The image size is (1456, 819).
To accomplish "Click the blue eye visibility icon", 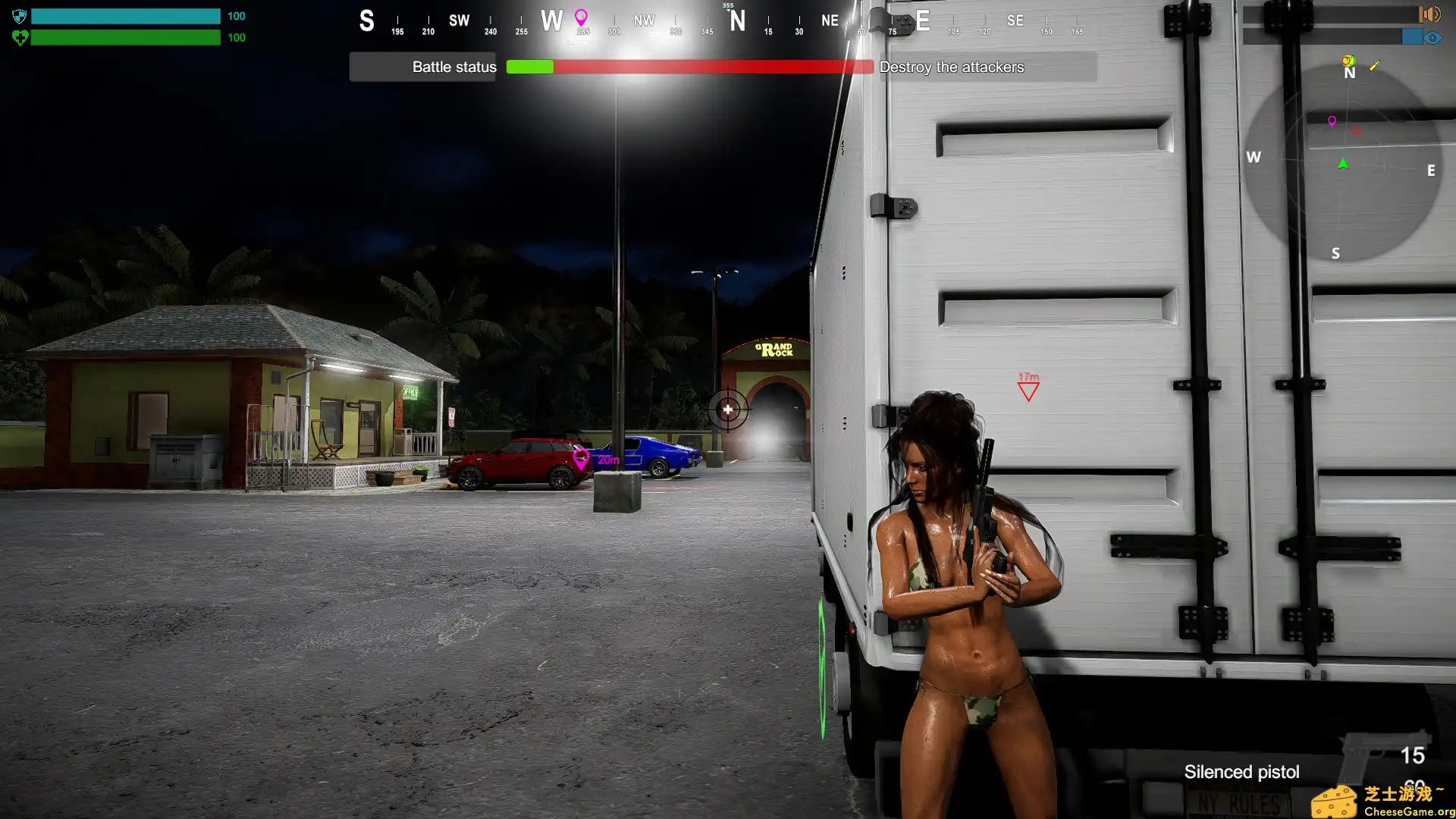I will pyautogui.click(x=1432, y=37).
